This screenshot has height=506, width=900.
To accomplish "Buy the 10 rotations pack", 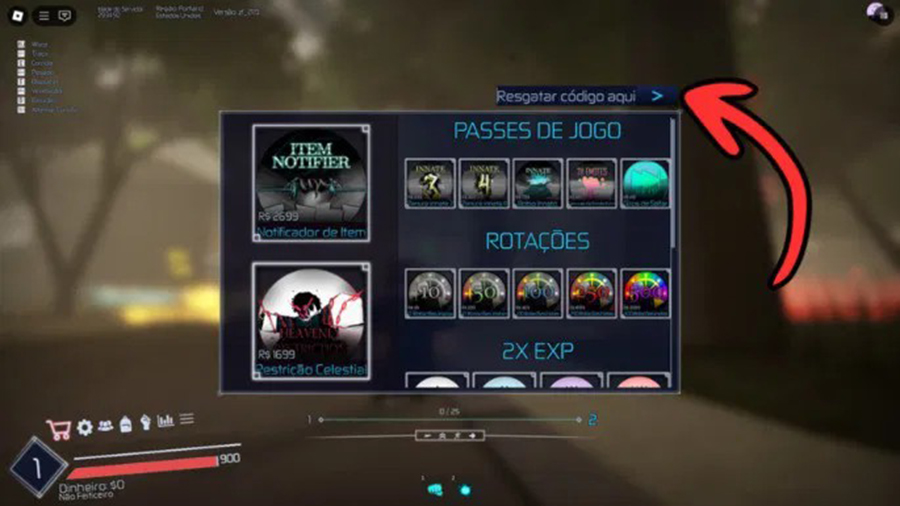I will pos(431,294).
